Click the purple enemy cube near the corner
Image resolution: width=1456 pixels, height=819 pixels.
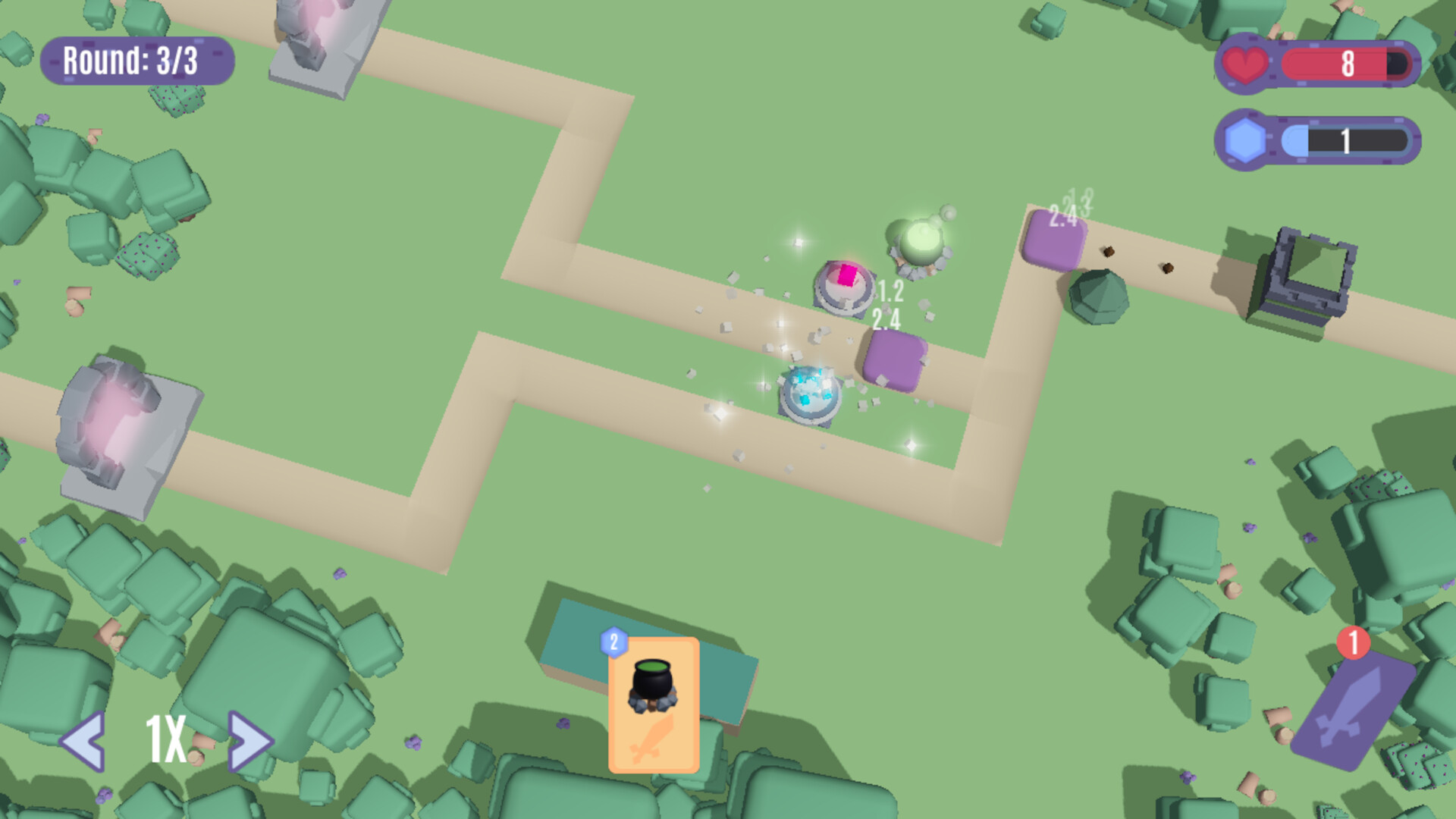(1055, 239)
